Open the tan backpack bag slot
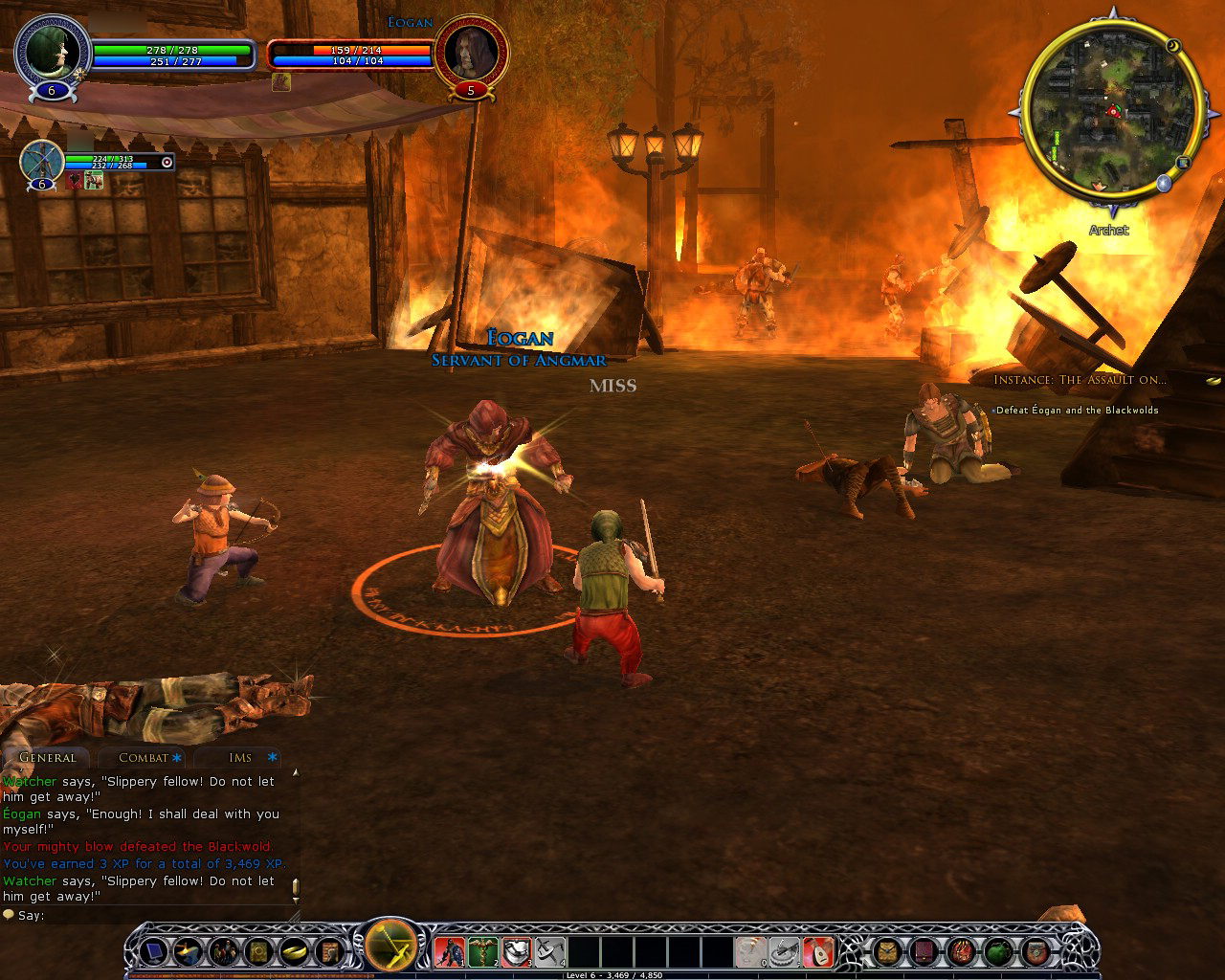The height and width of the screenshot is (980, 1225). (x=888, y=951)
